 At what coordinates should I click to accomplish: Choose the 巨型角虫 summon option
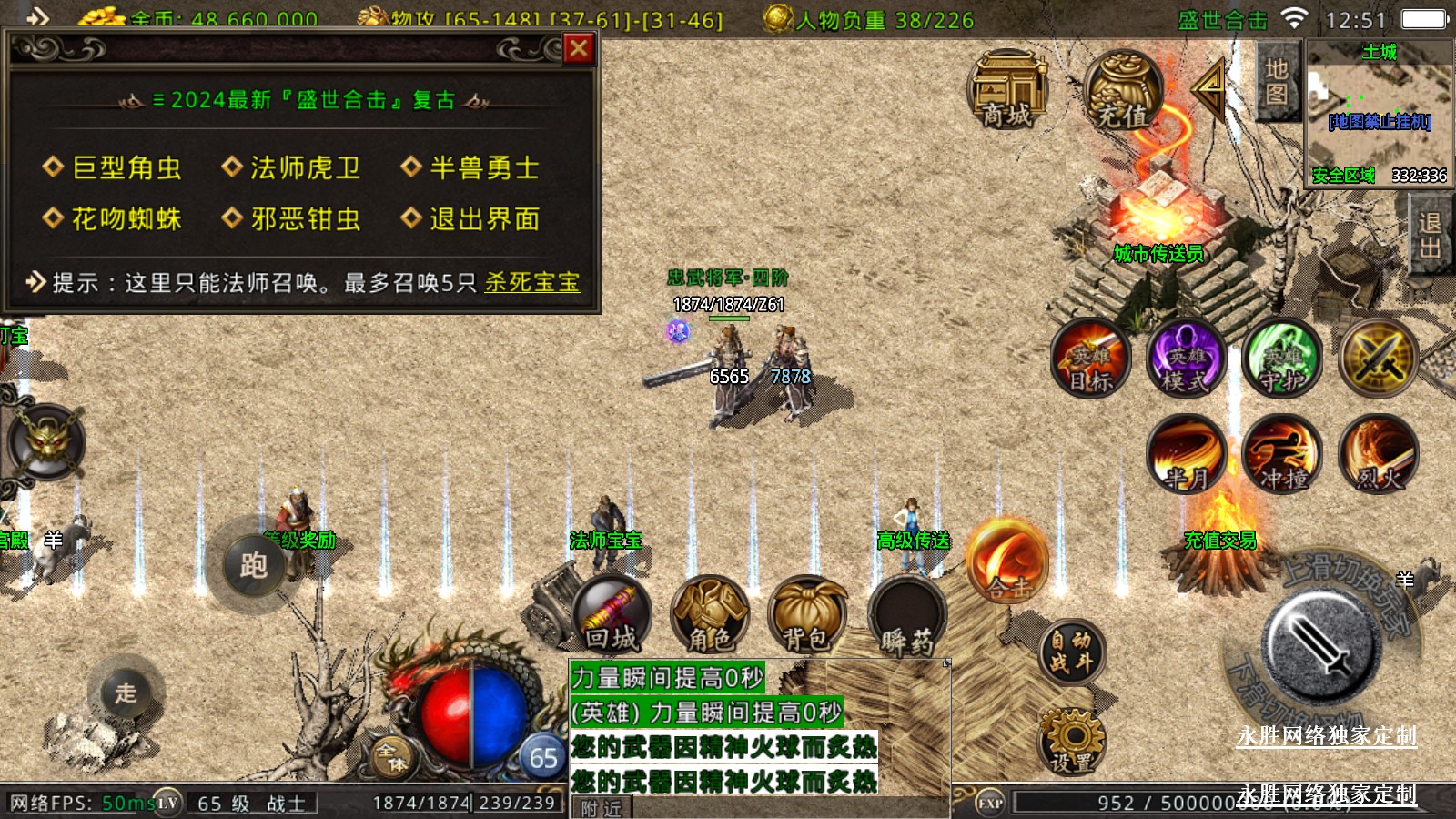[126, 168]
